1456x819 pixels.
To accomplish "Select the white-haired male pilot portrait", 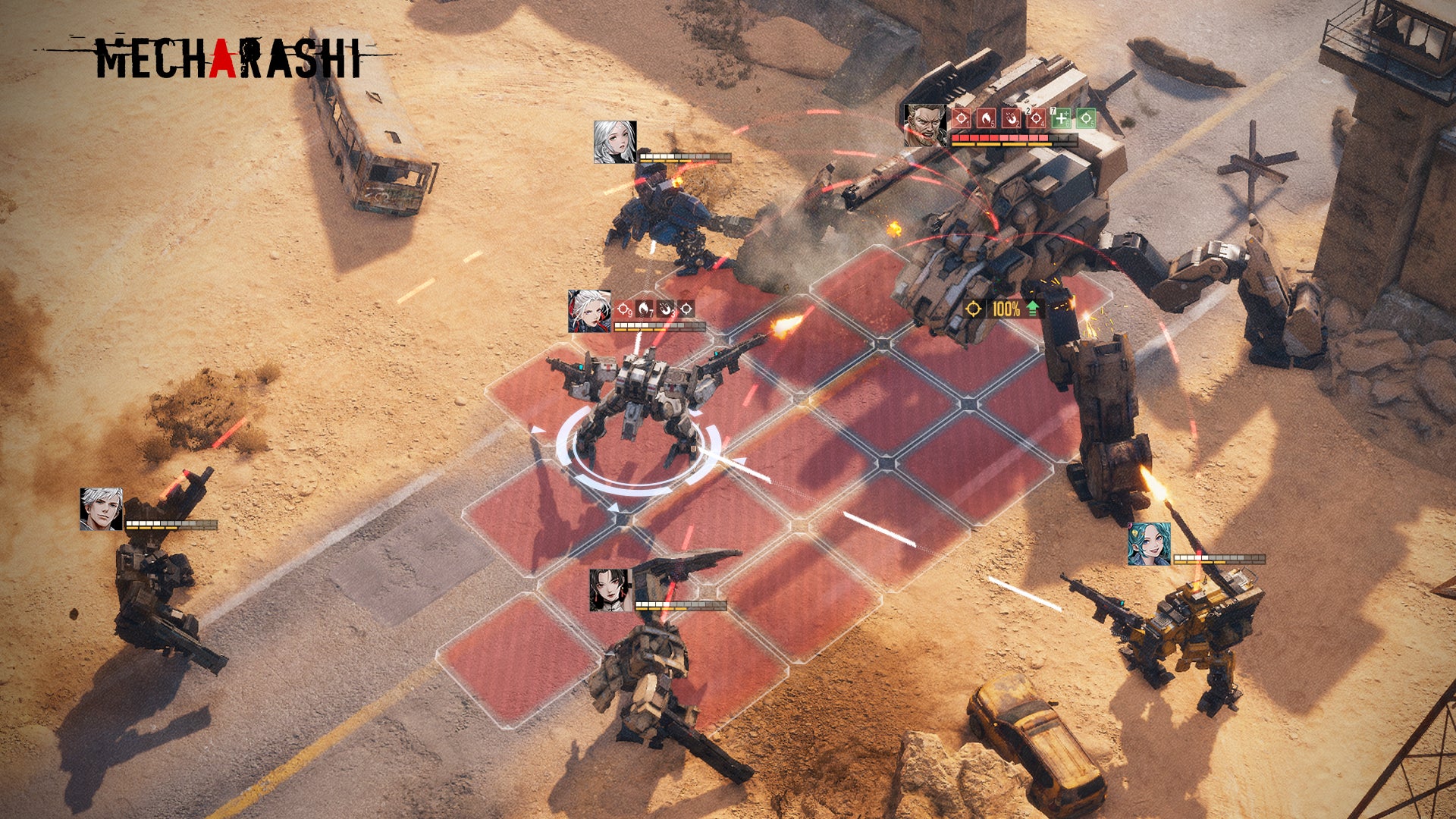I will coord(102,509).
